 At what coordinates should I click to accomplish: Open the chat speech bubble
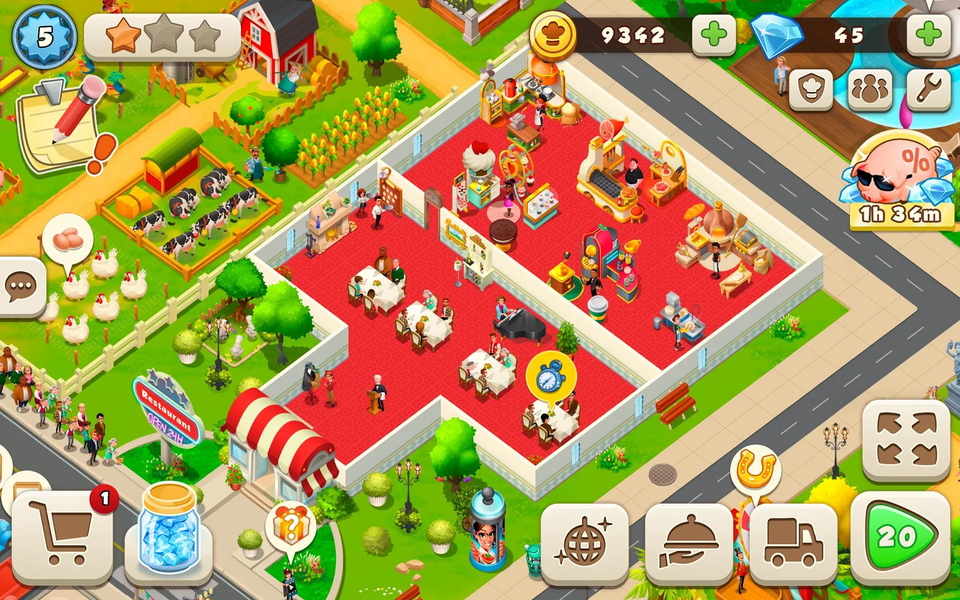20,287
